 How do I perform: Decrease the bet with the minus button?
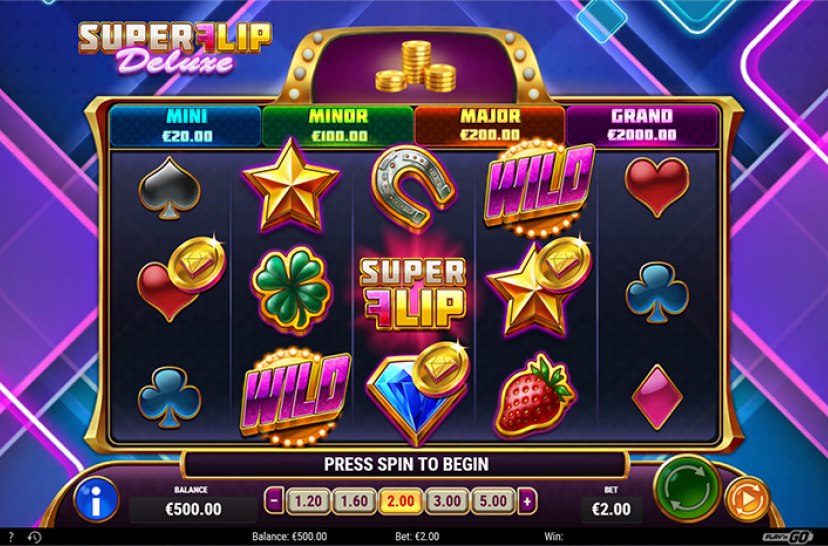coord(275,501)
